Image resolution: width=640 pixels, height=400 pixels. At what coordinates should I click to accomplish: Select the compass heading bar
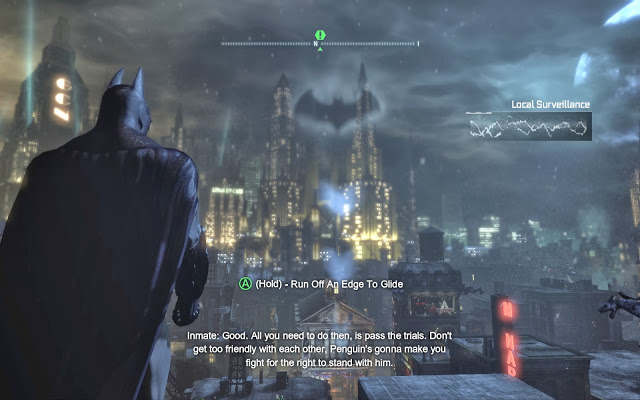pos(320,44)
